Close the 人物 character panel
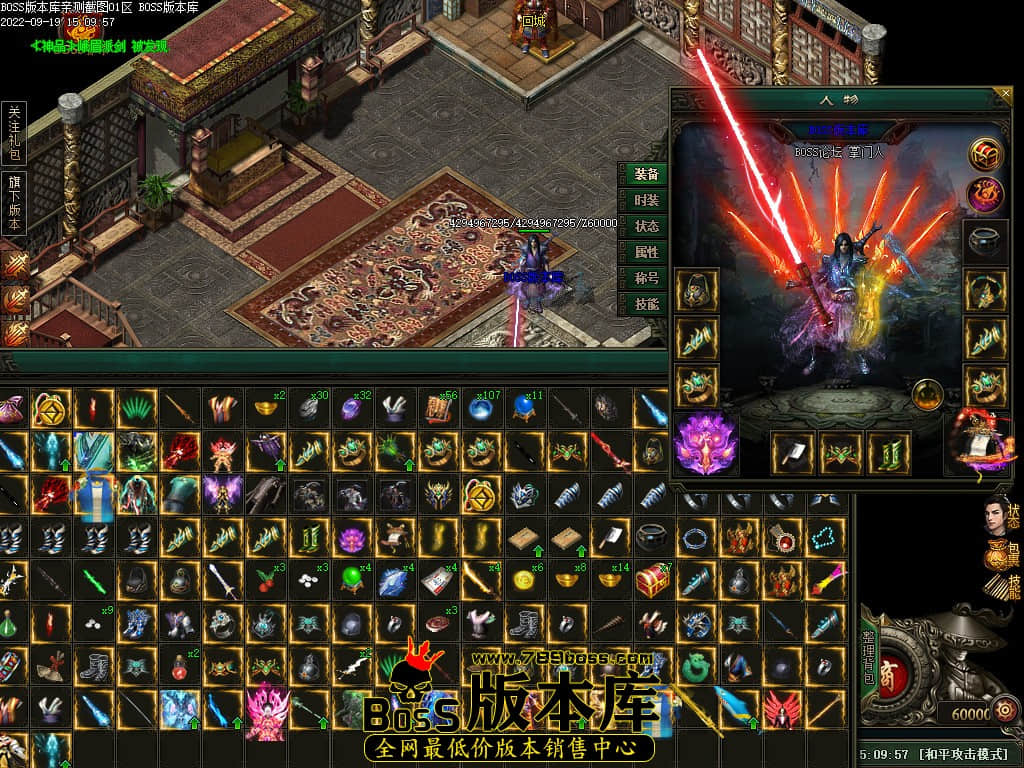 click(1005, 95)
